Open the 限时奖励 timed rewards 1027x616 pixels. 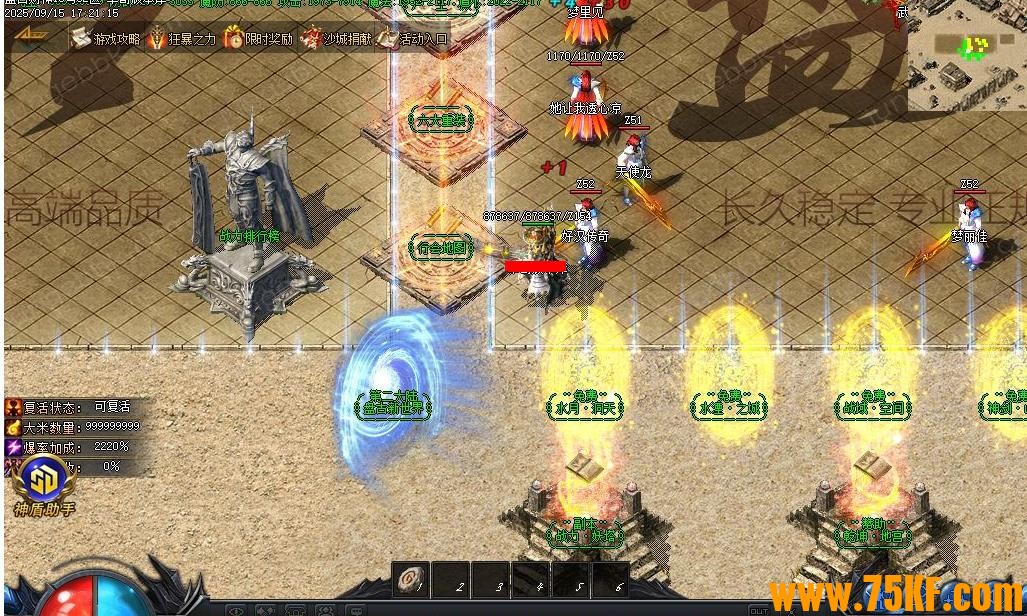click(258, 39)
